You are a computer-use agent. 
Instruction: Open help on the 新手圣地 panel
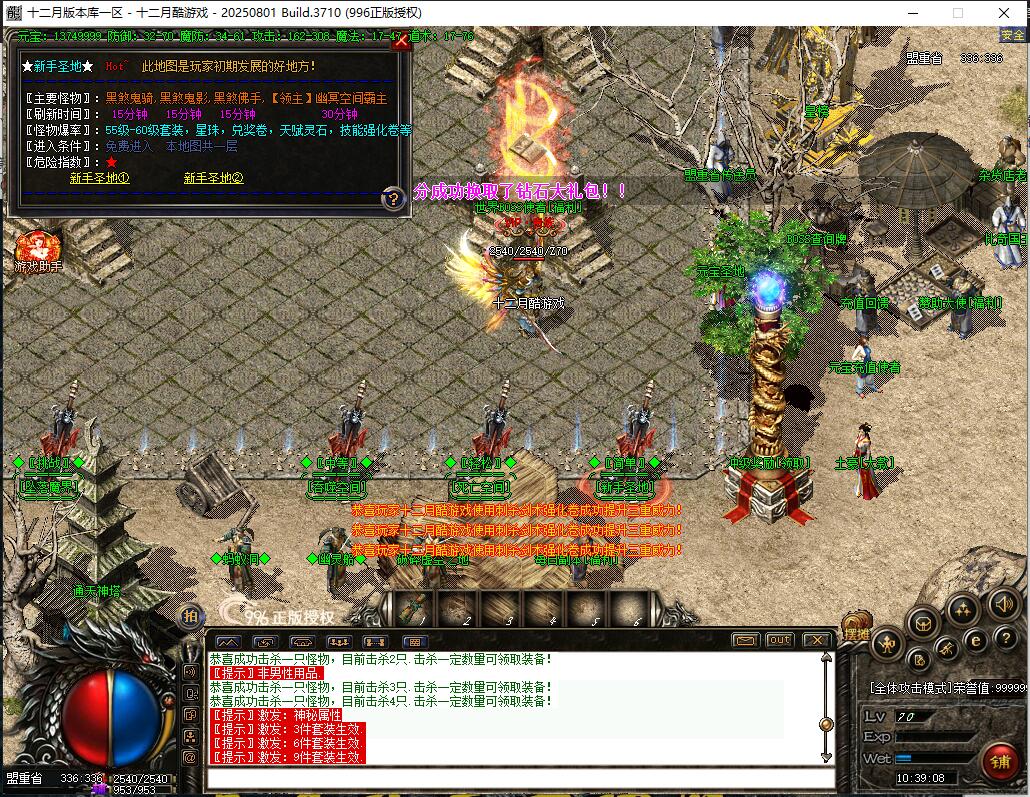(394, 199)
